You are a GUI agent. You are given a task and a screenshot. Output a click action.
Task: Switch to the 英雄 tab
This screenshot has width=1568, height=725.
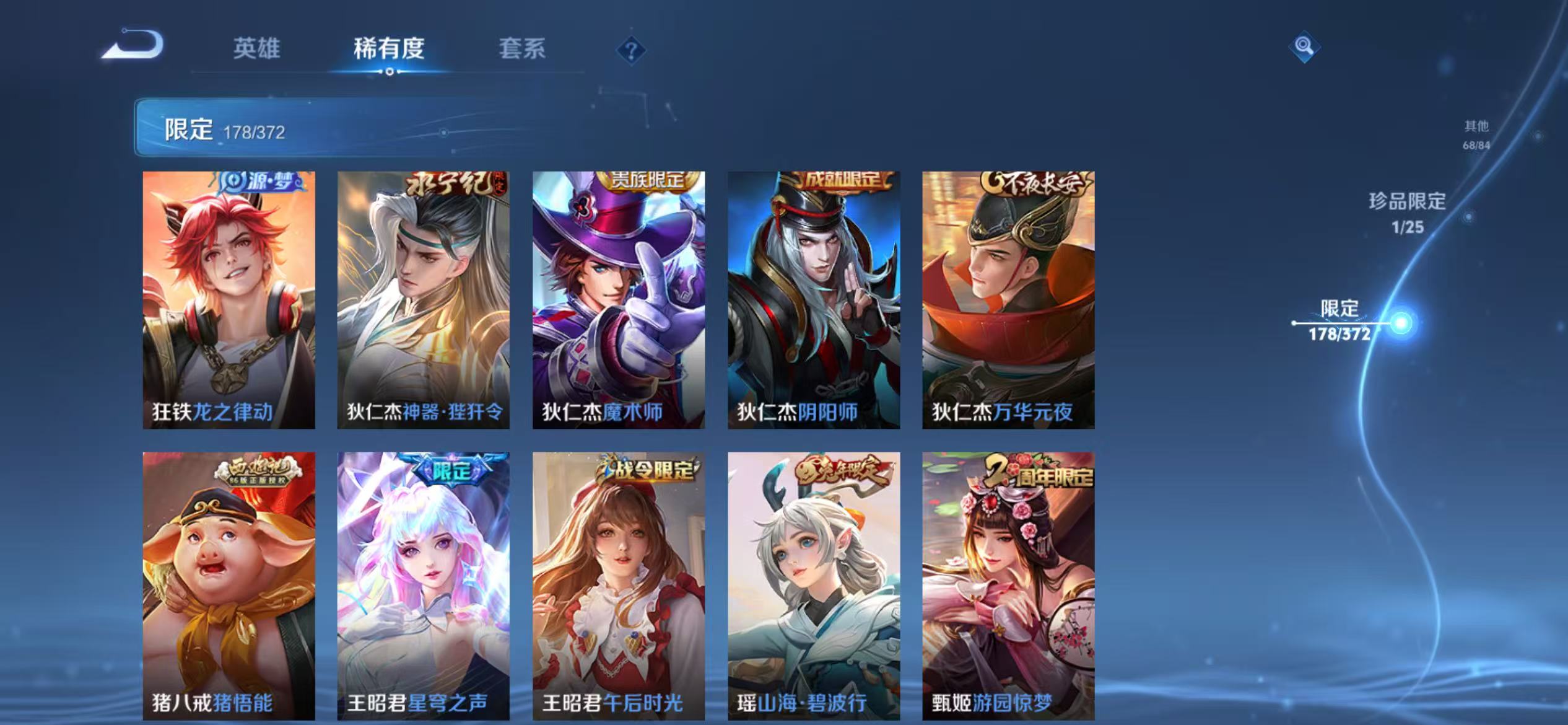point(257,50)
